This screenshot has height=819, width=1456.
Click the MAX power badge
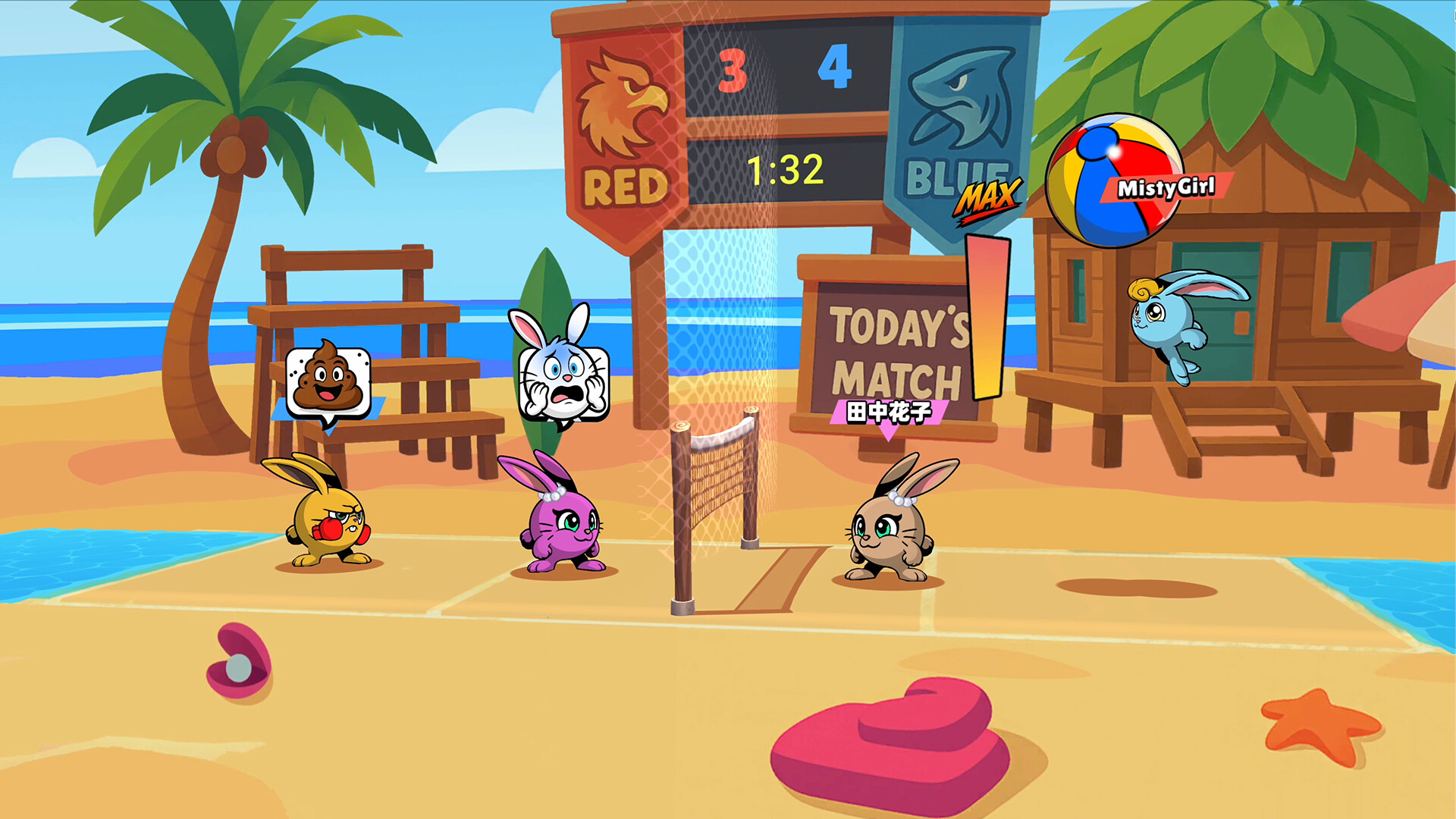pos(990,199)
